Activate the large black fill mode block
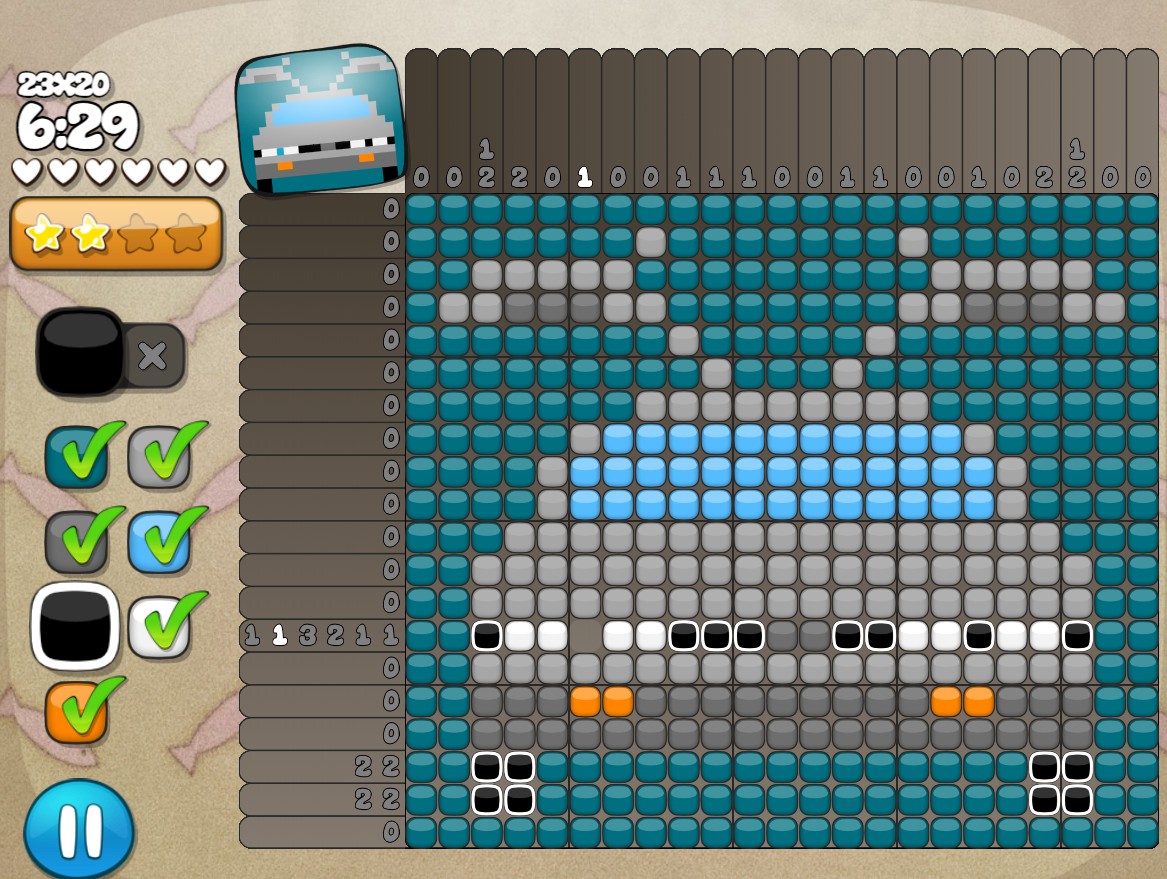 (80, 352)
